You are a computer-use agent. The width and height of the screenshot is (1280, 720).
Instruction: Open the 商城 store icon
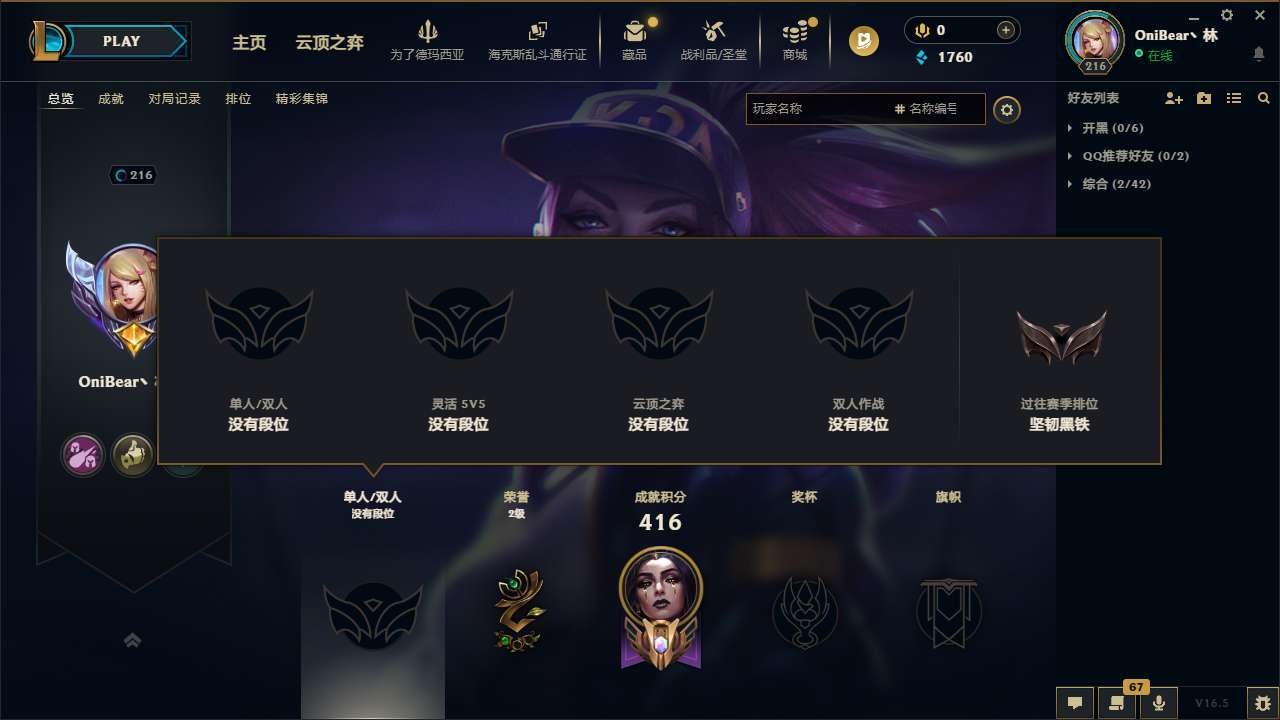pyautogui.click(x=795, y=35)
